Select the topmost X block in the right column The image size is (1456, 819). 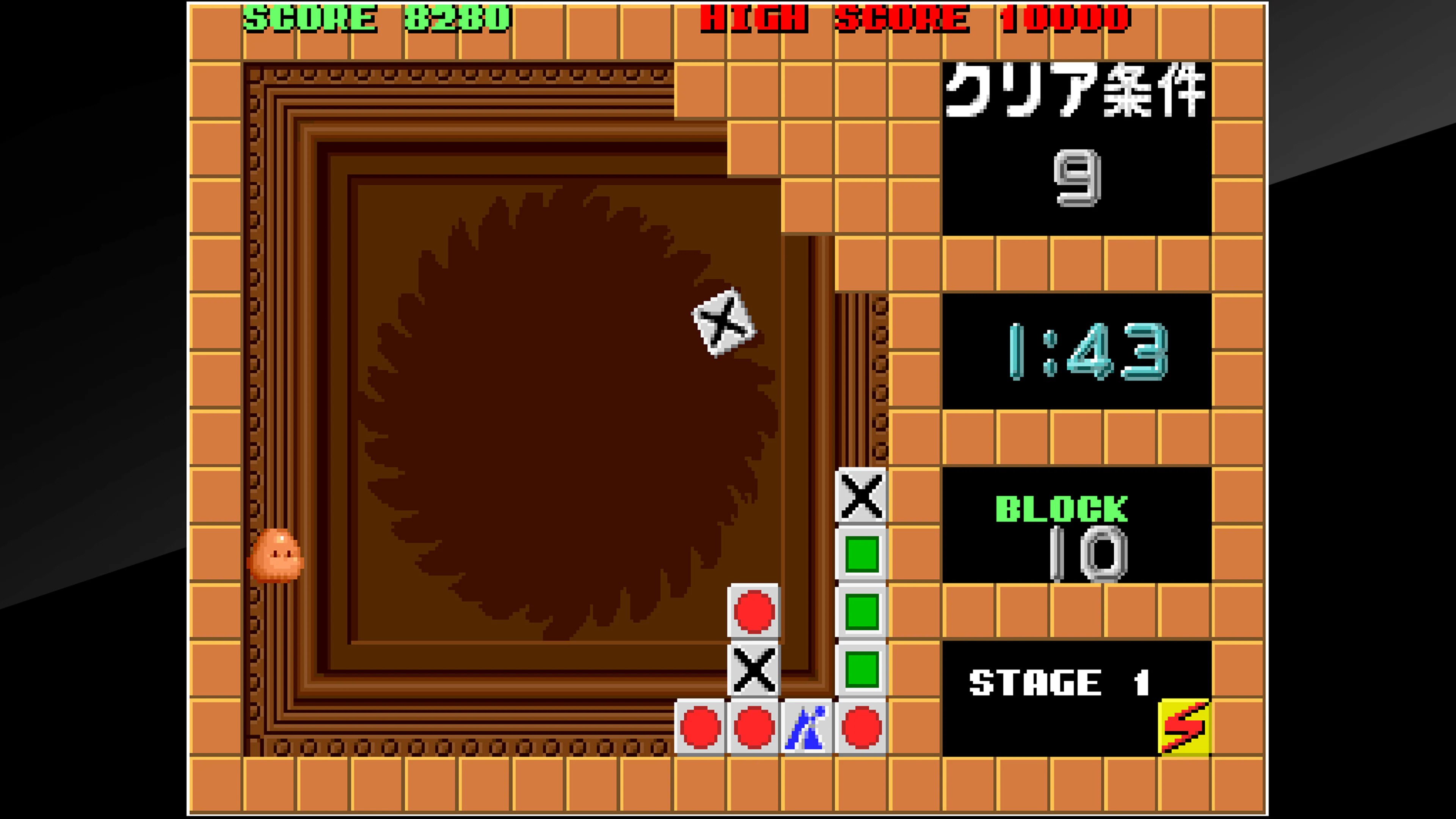862,494
